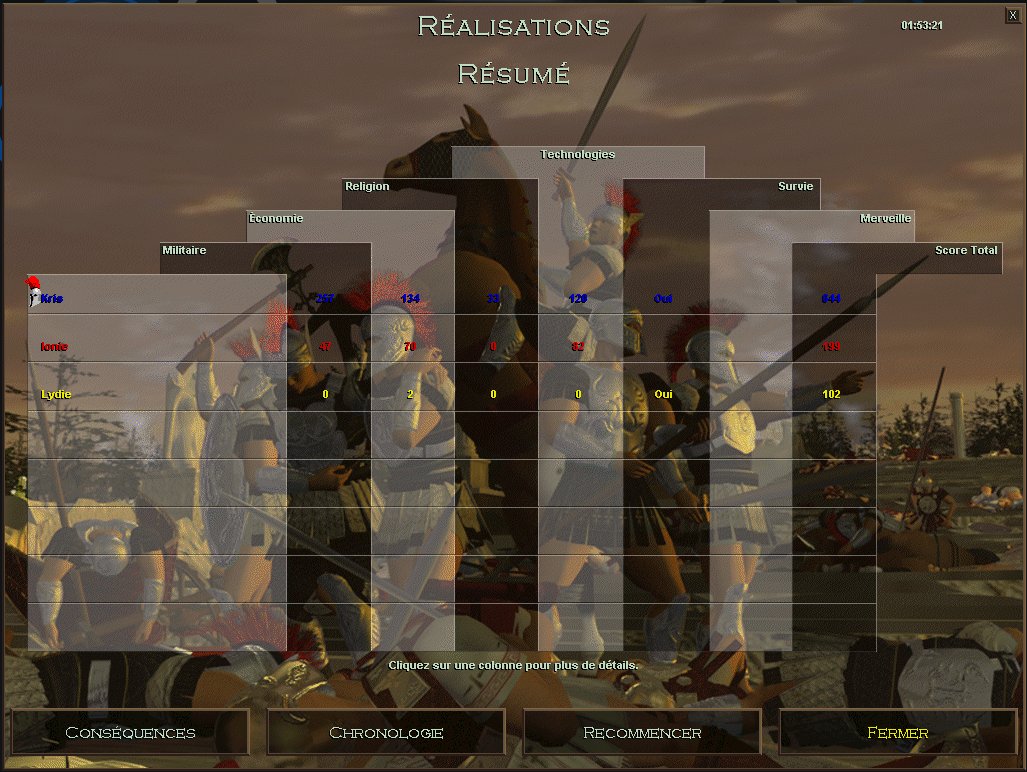This screenshot has width=1027, height=772.
Task: Select player Lydie row
Action: [56, 394]
